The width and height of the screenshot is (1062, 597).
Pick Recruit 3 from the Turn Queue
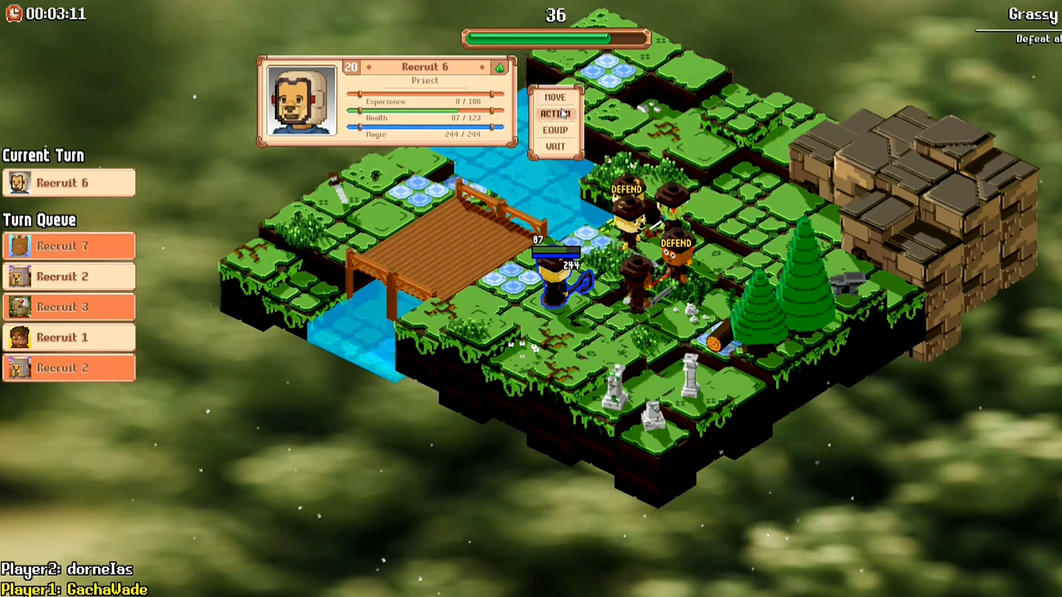[x=69, y=307]
